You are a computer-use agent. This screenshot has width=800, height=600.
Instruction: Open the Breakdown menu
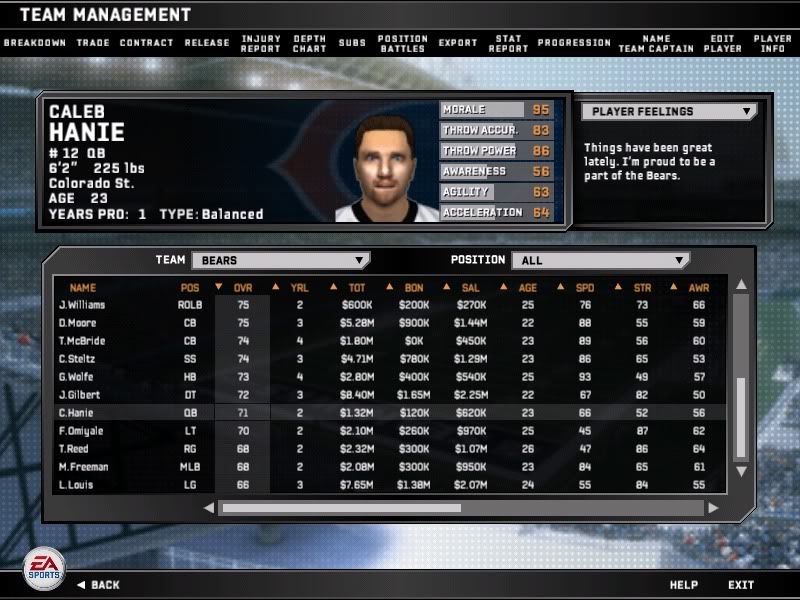[x=34, y=43]
